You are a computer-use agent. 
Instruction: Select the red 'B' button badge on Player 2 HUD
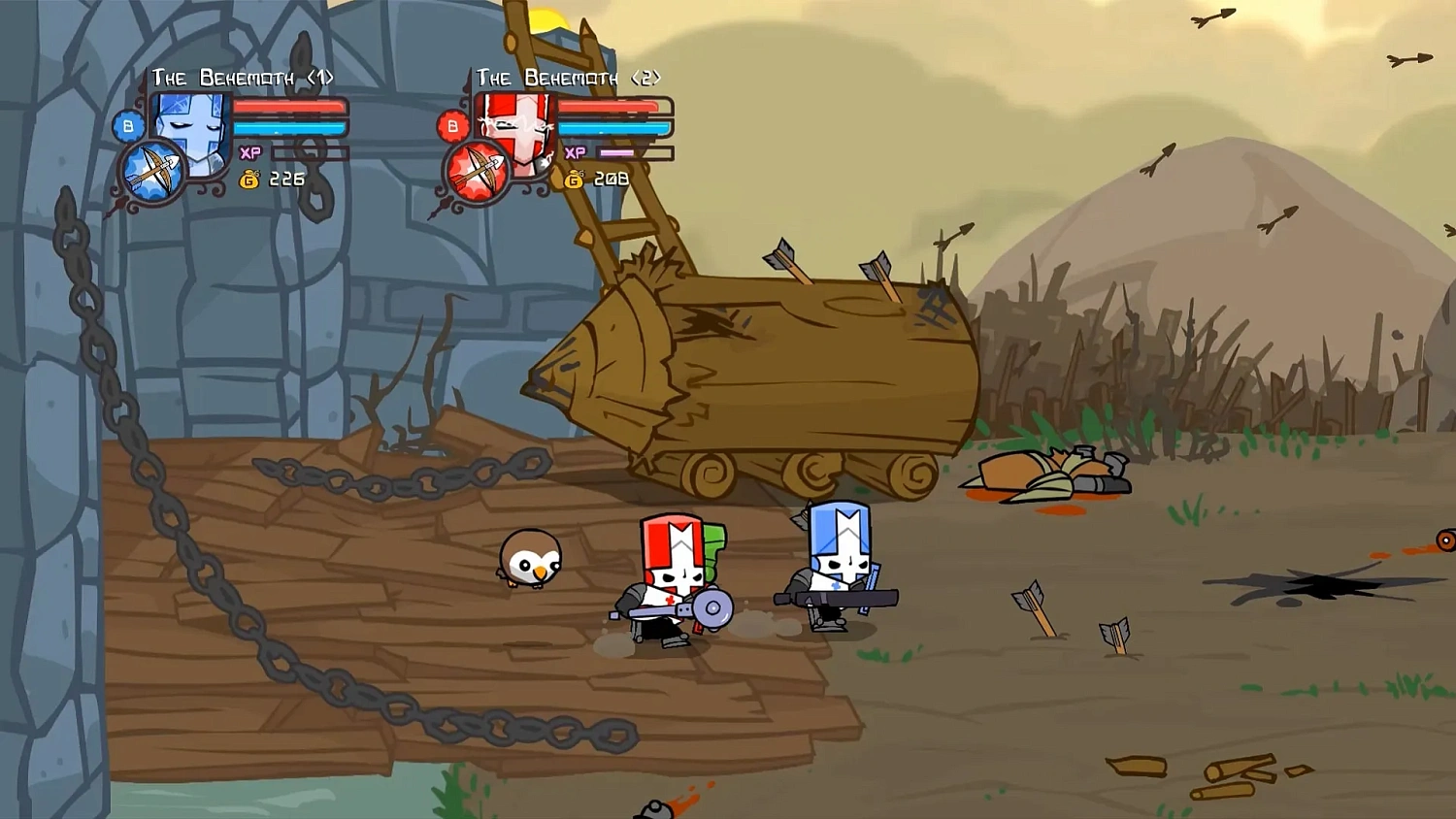click(x=451, y=126)
